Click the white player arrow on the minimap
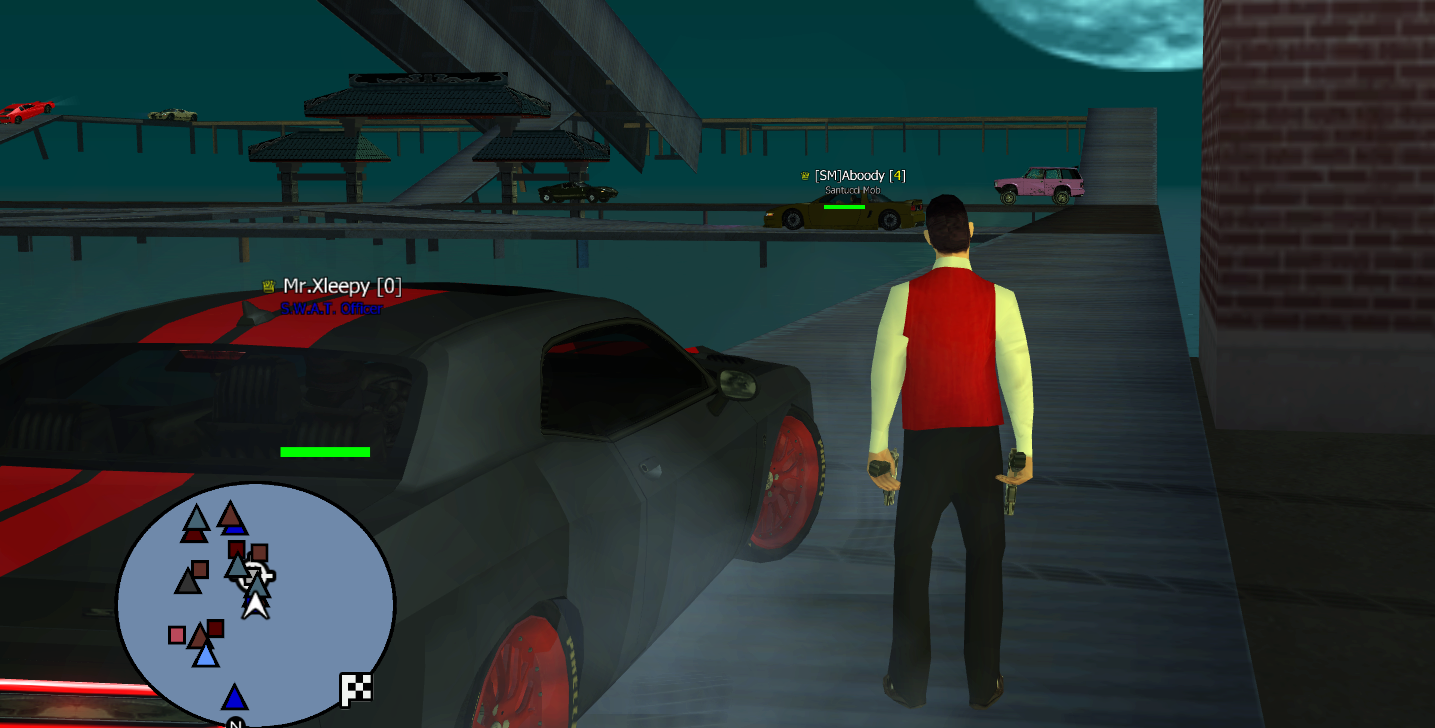The height and width of the screenshot is (728, 1435). pos(255,608)
